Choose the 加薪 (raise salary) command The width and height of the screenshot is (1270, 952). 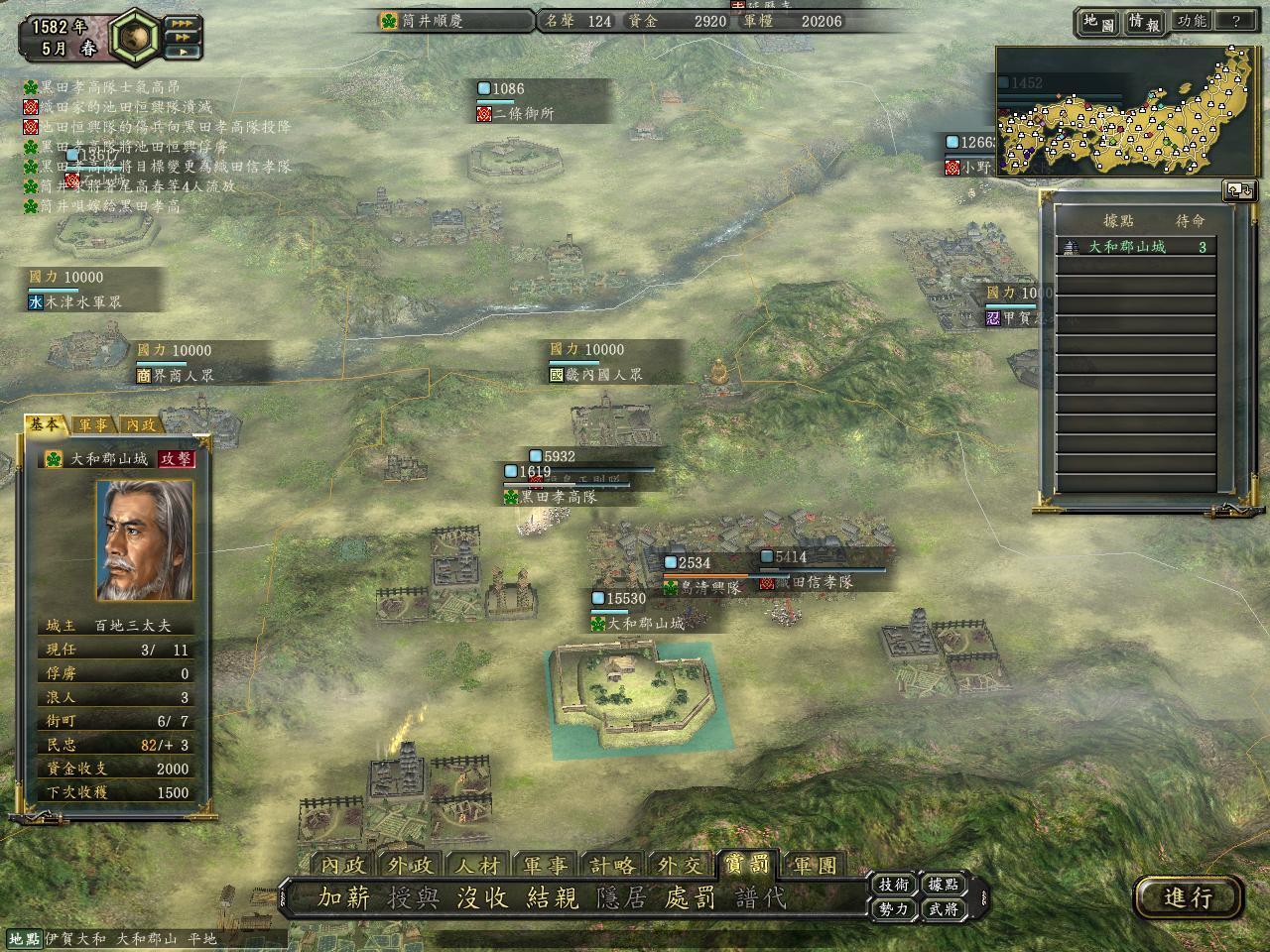click(343, 898)
